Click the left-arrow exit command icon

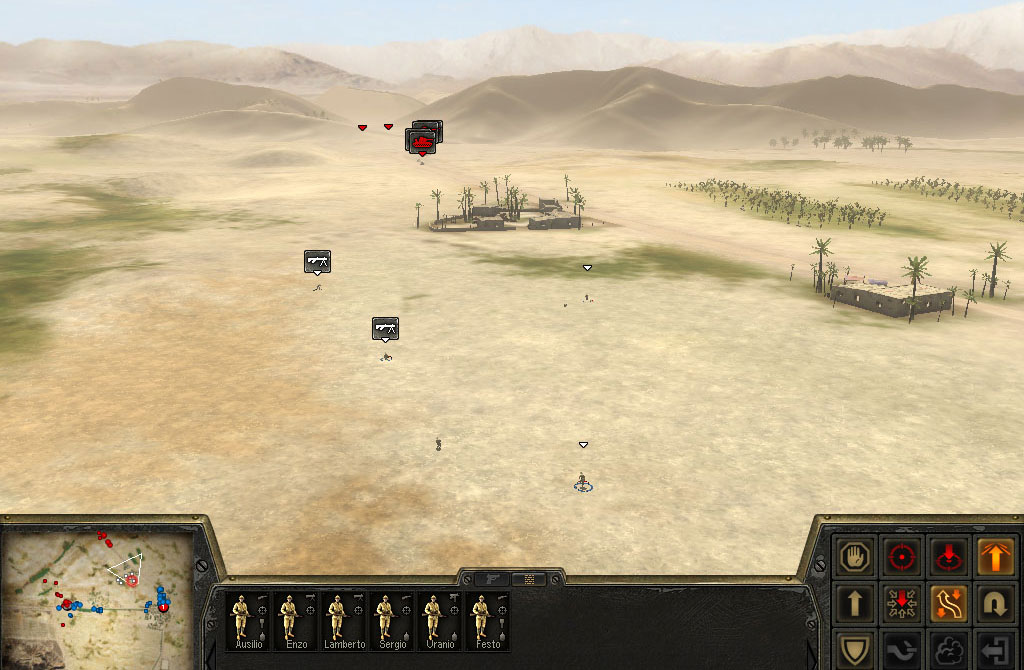[x=993, y=650]
